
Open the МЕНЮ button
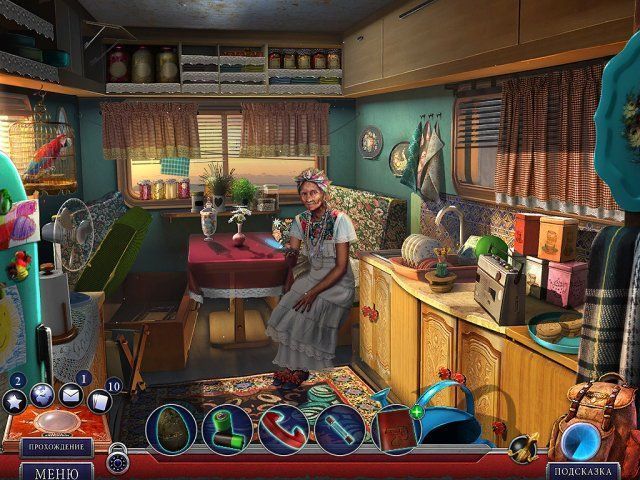coord(56,472)
